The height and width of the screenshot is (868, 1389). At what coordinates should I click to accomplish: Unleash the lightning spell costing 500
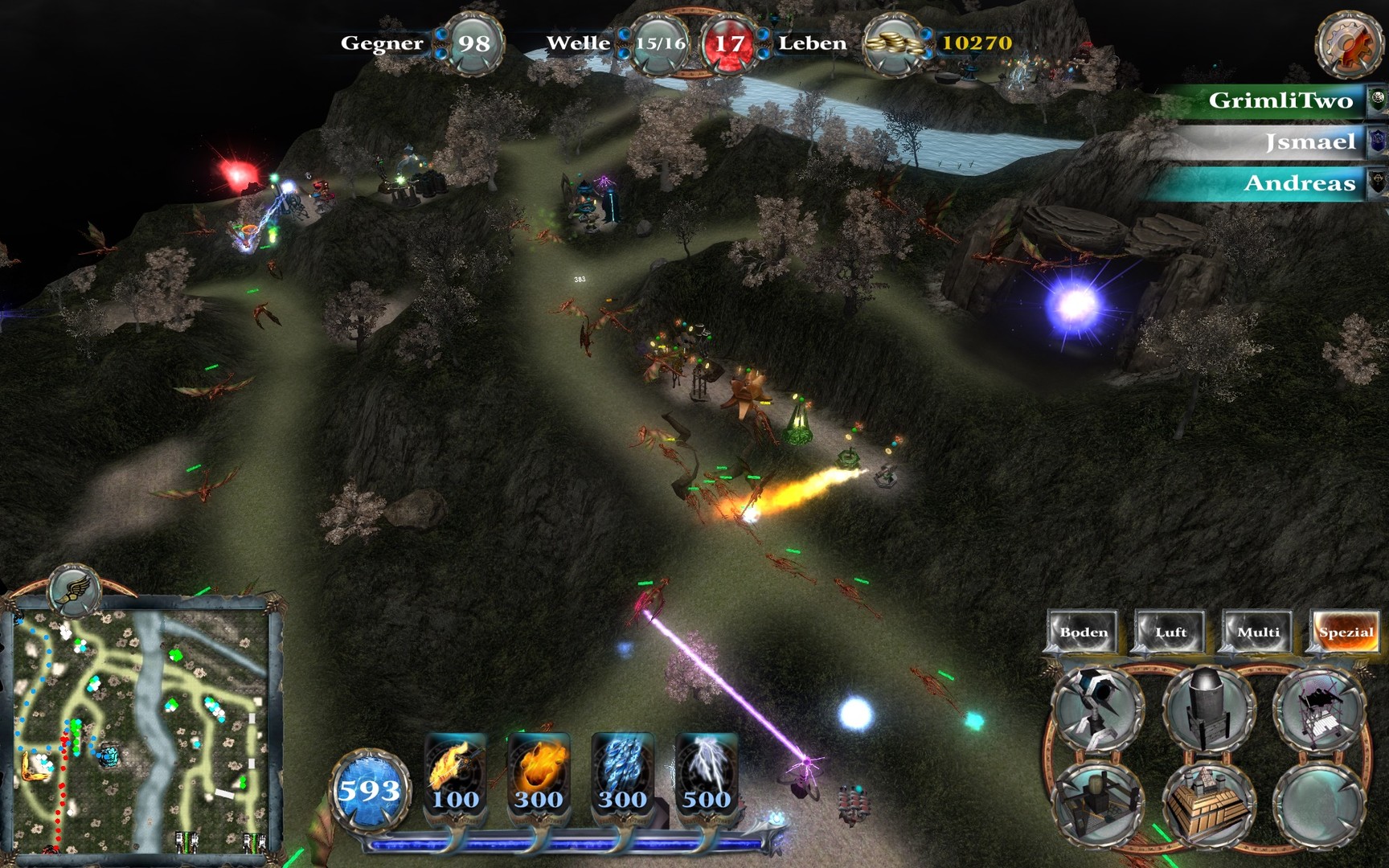(706, 773)
